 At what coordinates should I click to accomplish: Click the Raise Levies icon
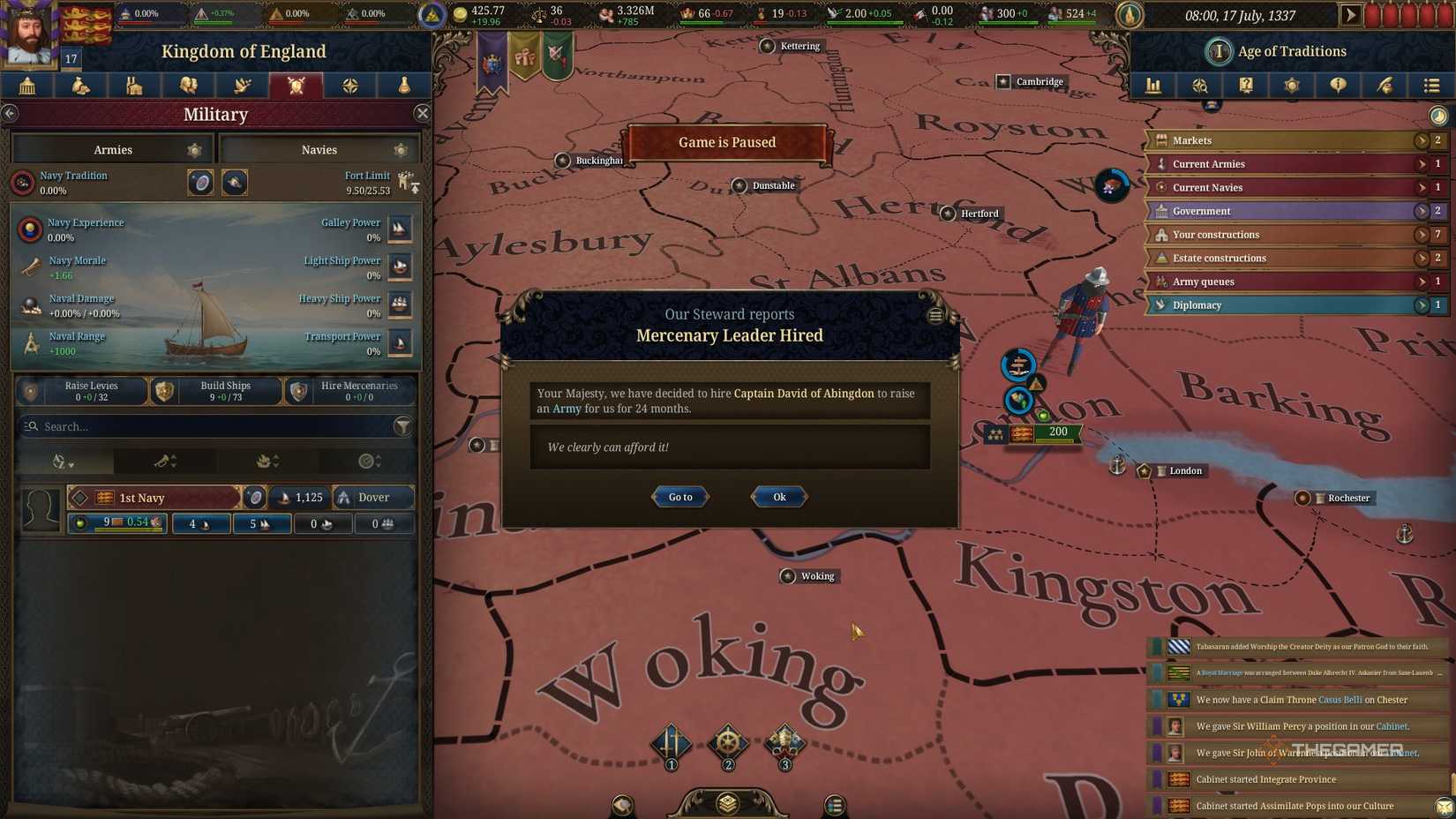(x=29, y=390)
